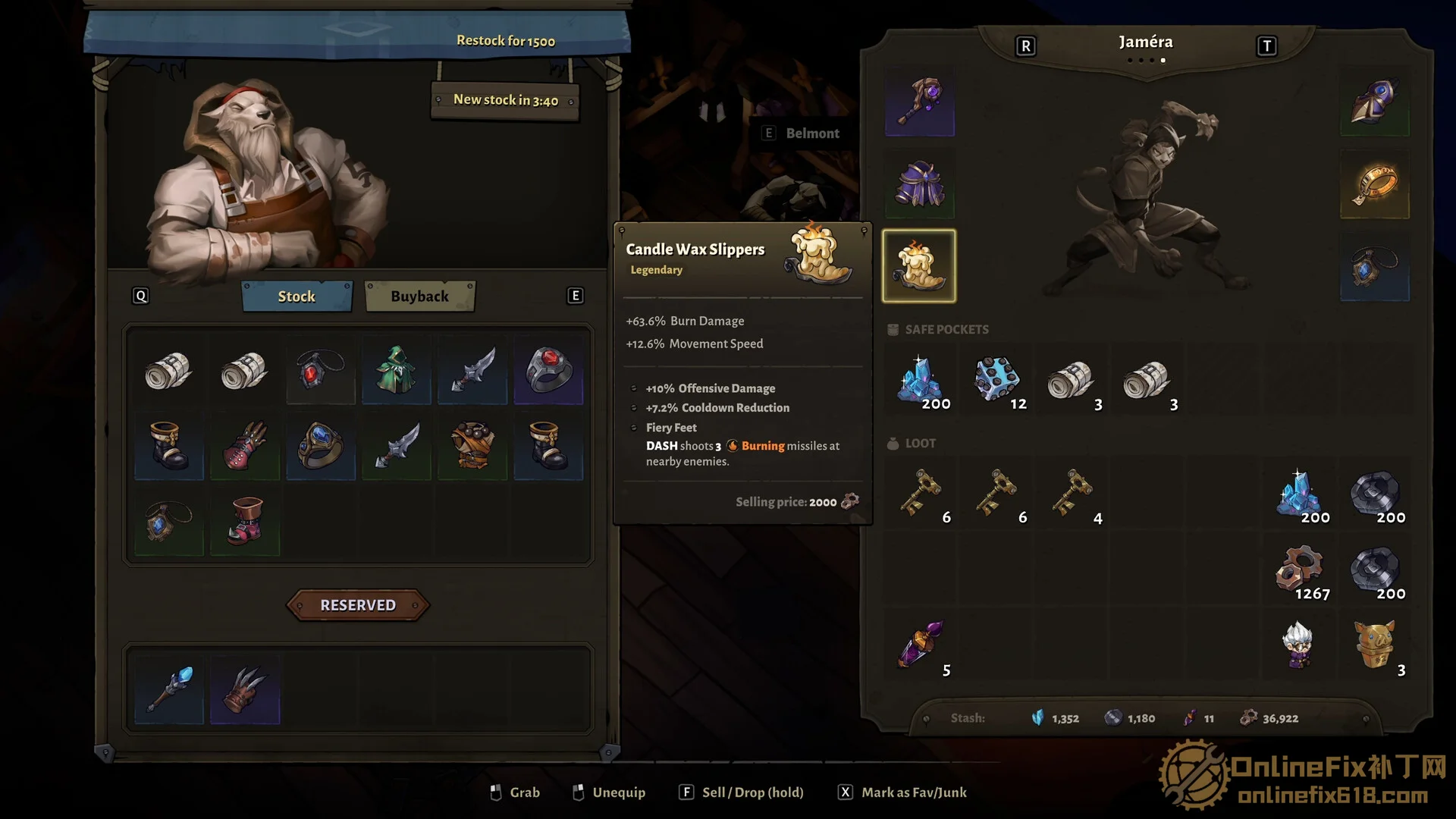Switch to the Buyback tab

pyautogui.click(x=419, y=297)
